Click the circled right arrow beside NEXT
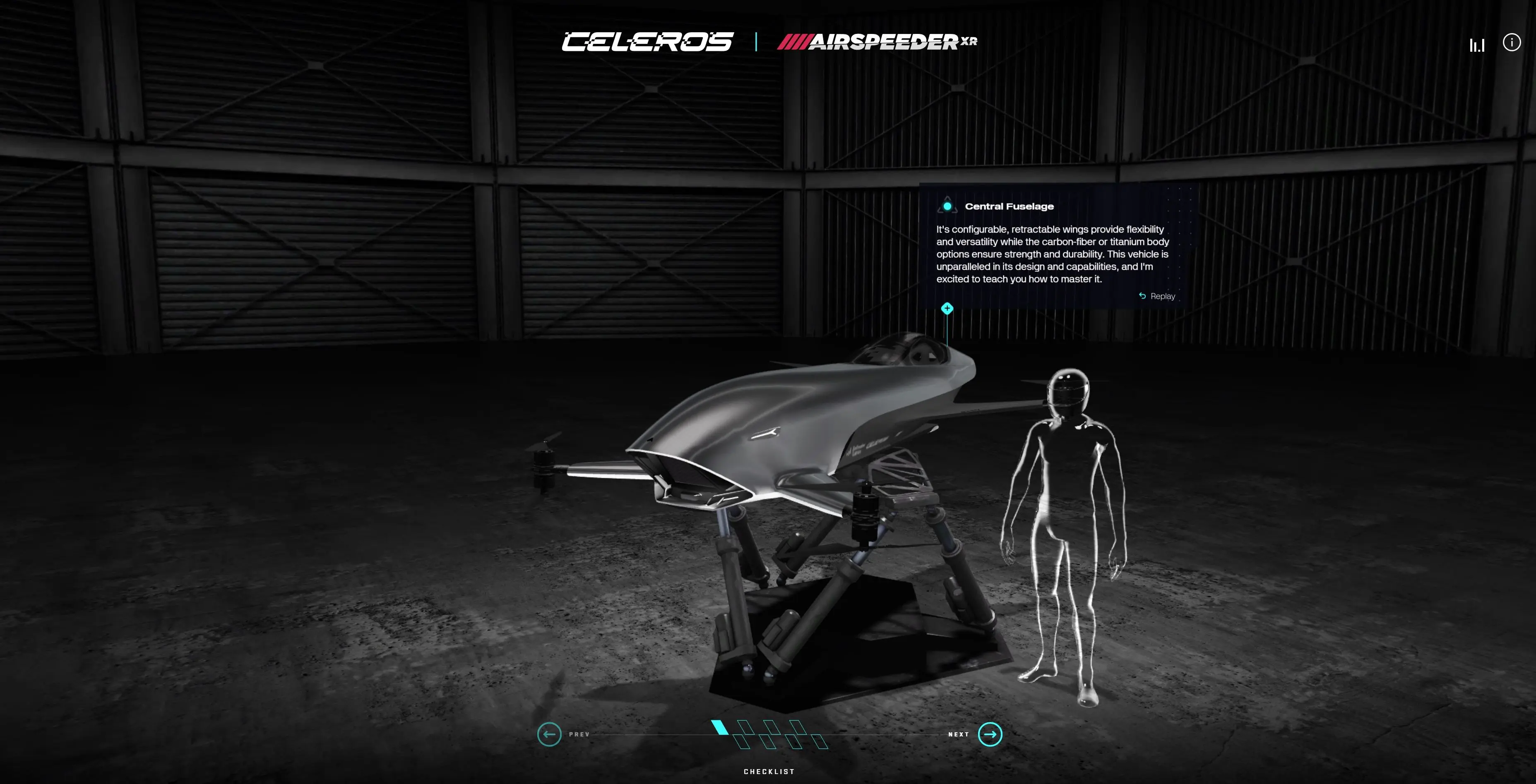 989,734
